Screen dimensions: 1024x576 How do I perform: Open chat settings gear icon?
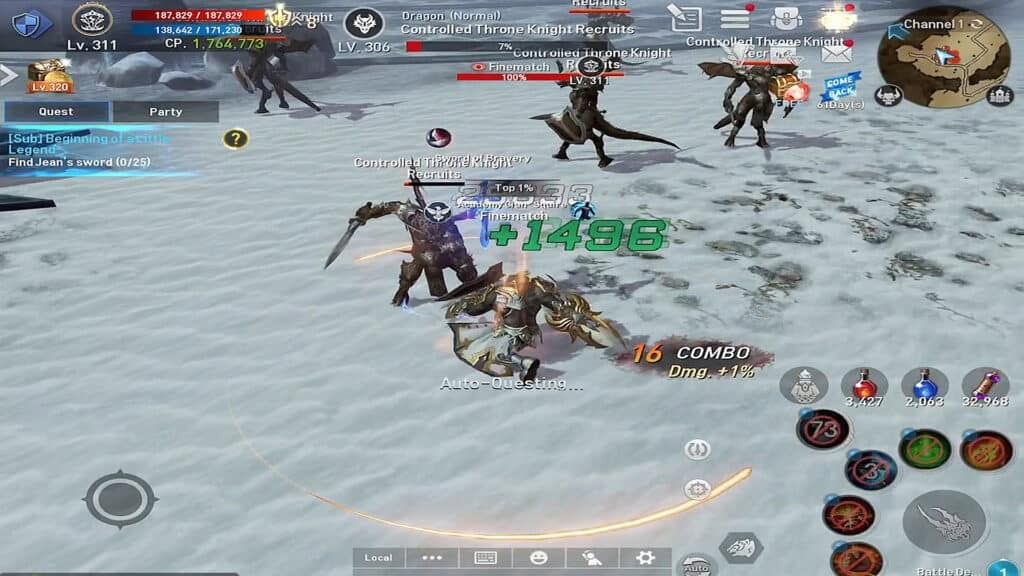(x=645, y=558)
